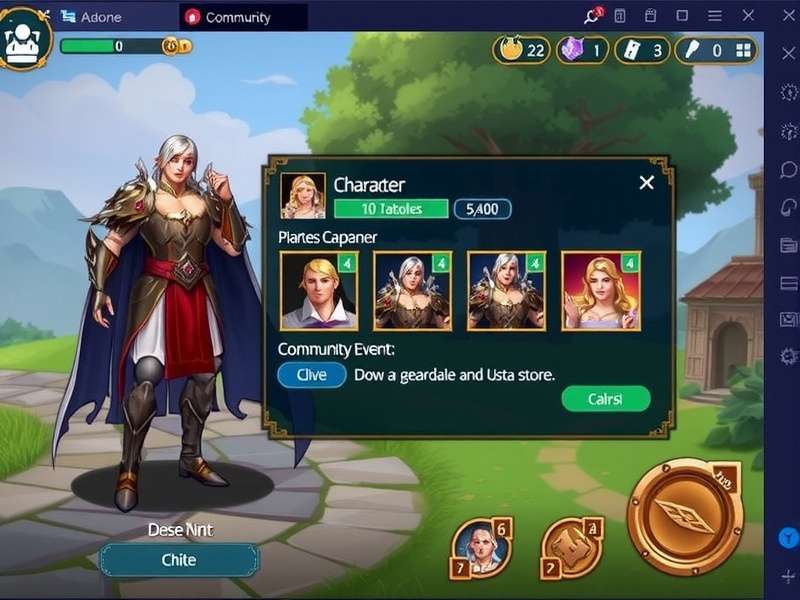Screen dimensions: 800x600
Task: Open the purple gem currency counter
Action: (x=582, y=50)
